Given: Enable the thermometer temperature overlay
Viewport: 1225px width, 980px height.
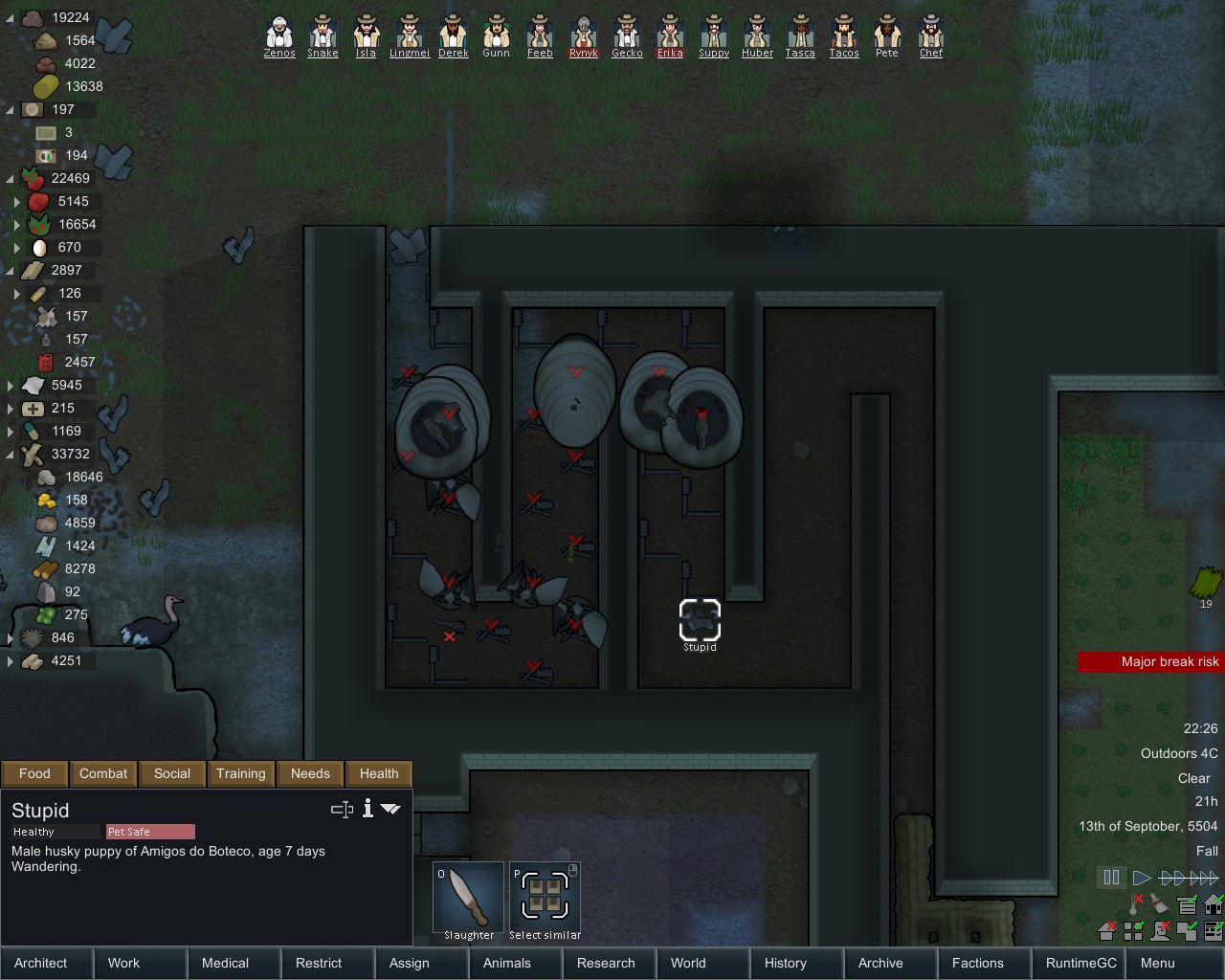Looking at the screenshot, I should 1134,904.
